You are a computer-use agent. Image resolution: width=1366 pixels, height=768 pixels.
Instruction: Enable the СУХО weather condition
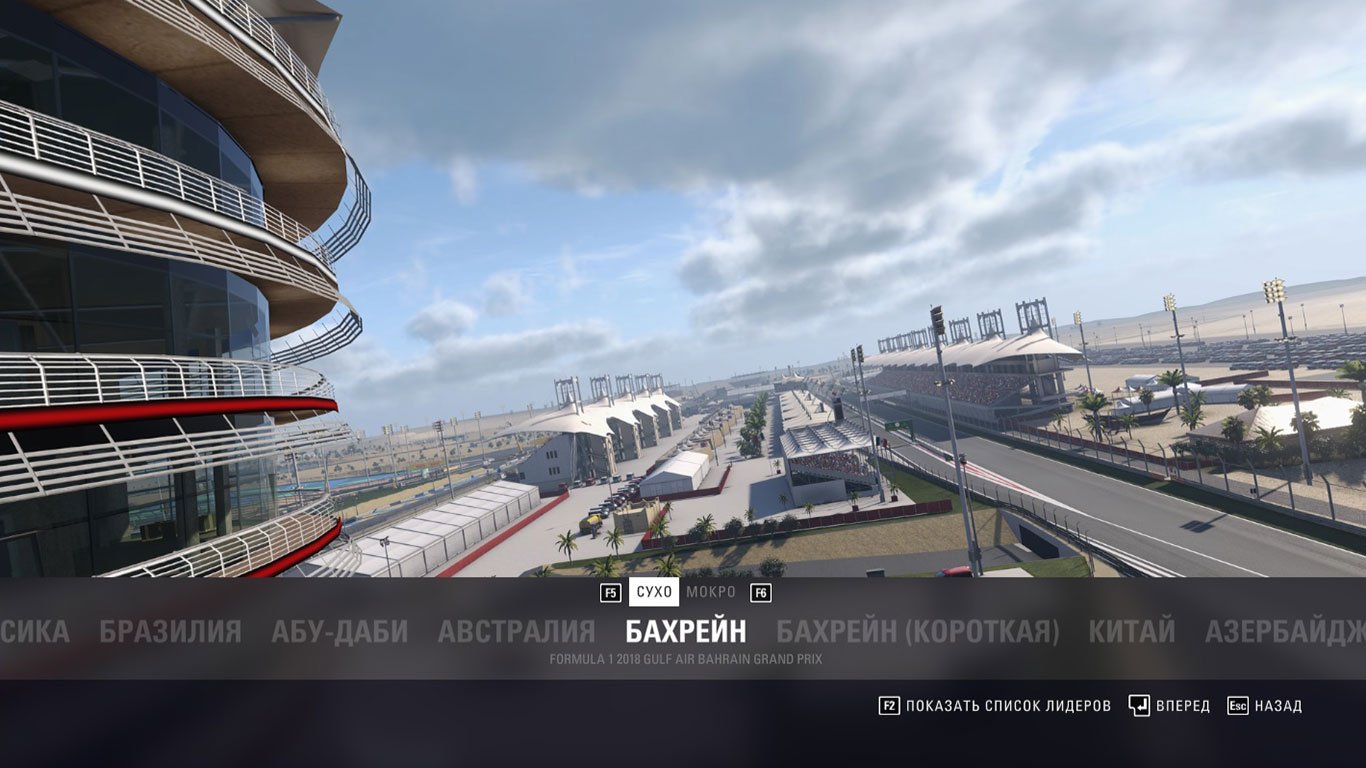coord(652,592)
